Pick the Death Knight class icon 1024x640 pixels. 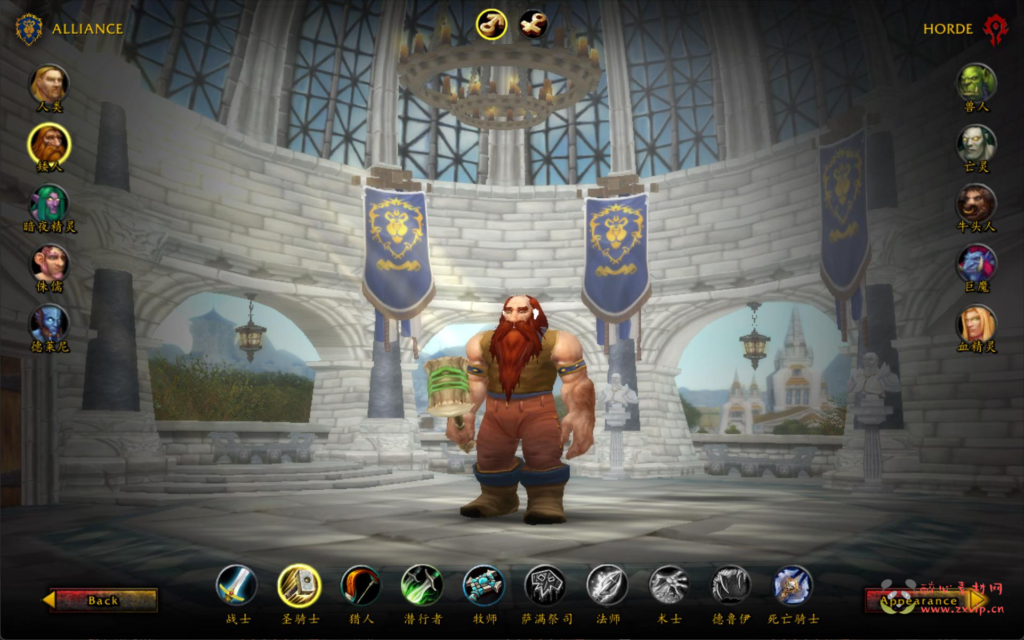point(793,585)
